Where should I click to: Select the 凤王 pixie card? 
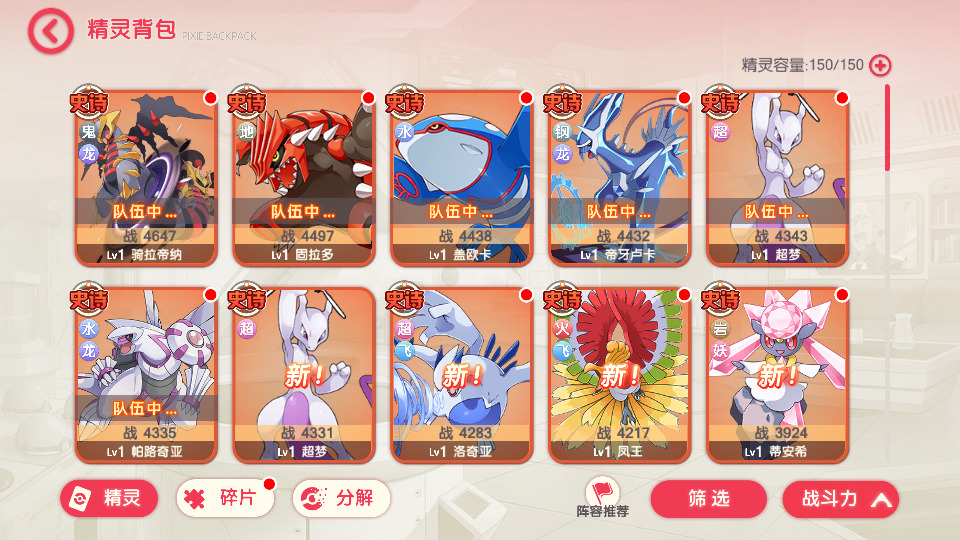tap(620, 375)
